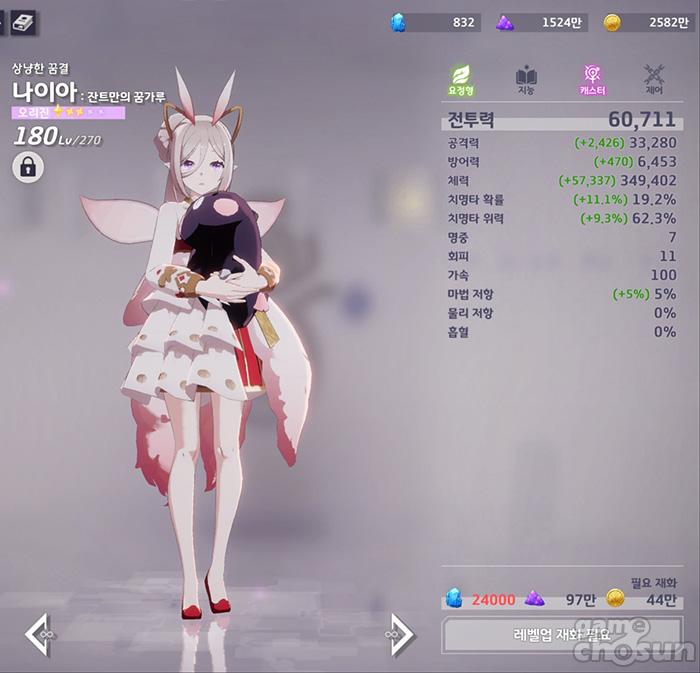
Task: Open the gold coin currency counter
Action: [647, 22]
